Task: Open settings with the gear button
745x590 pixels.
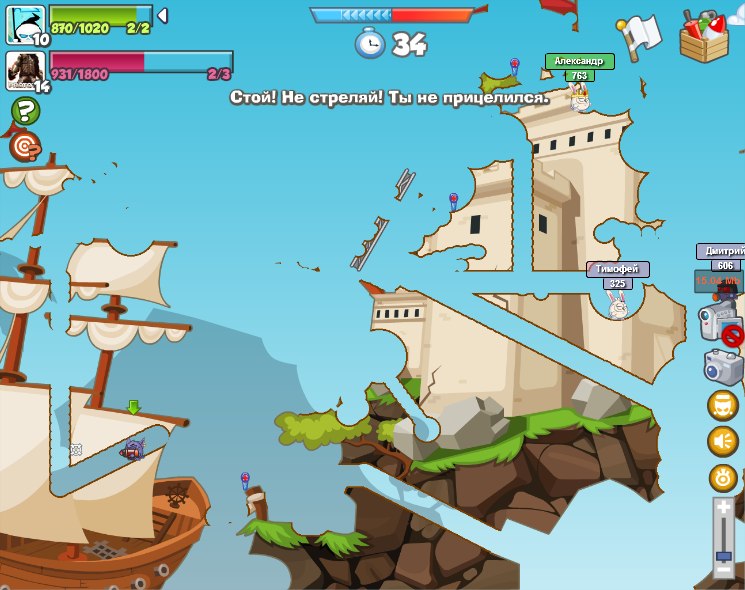Action: tap(722, 477)
